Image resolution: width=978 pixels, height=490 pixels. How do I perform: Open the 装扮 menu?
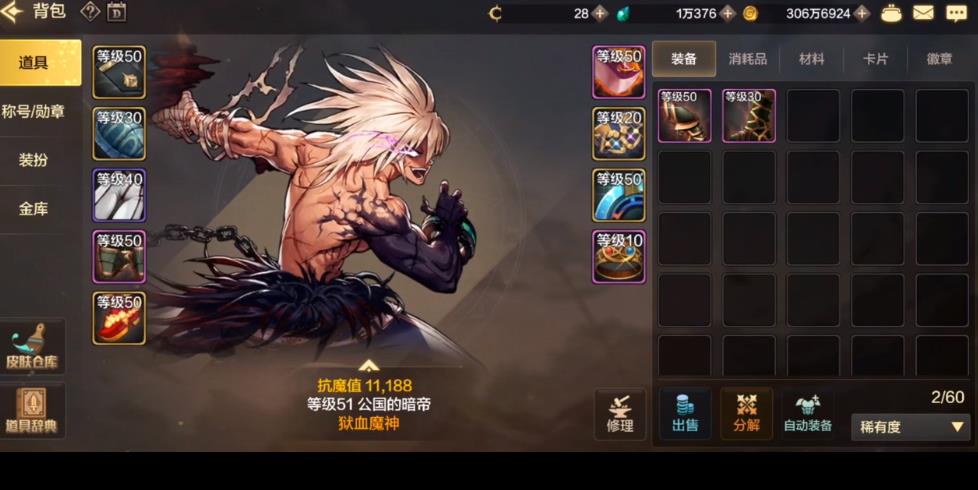[33, 160]
